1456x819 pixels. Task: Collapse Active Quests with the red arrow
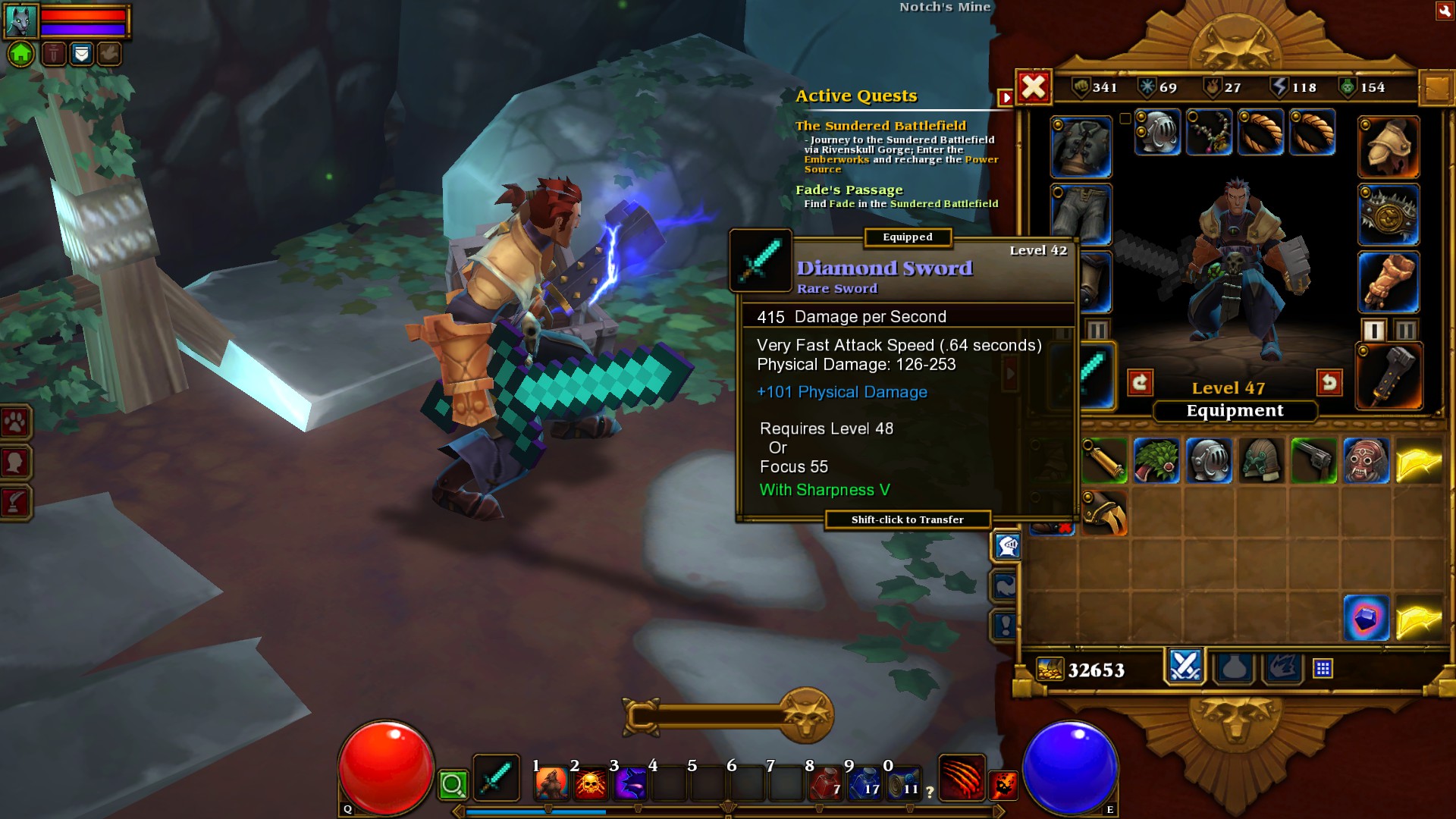tap(1006, 97)
